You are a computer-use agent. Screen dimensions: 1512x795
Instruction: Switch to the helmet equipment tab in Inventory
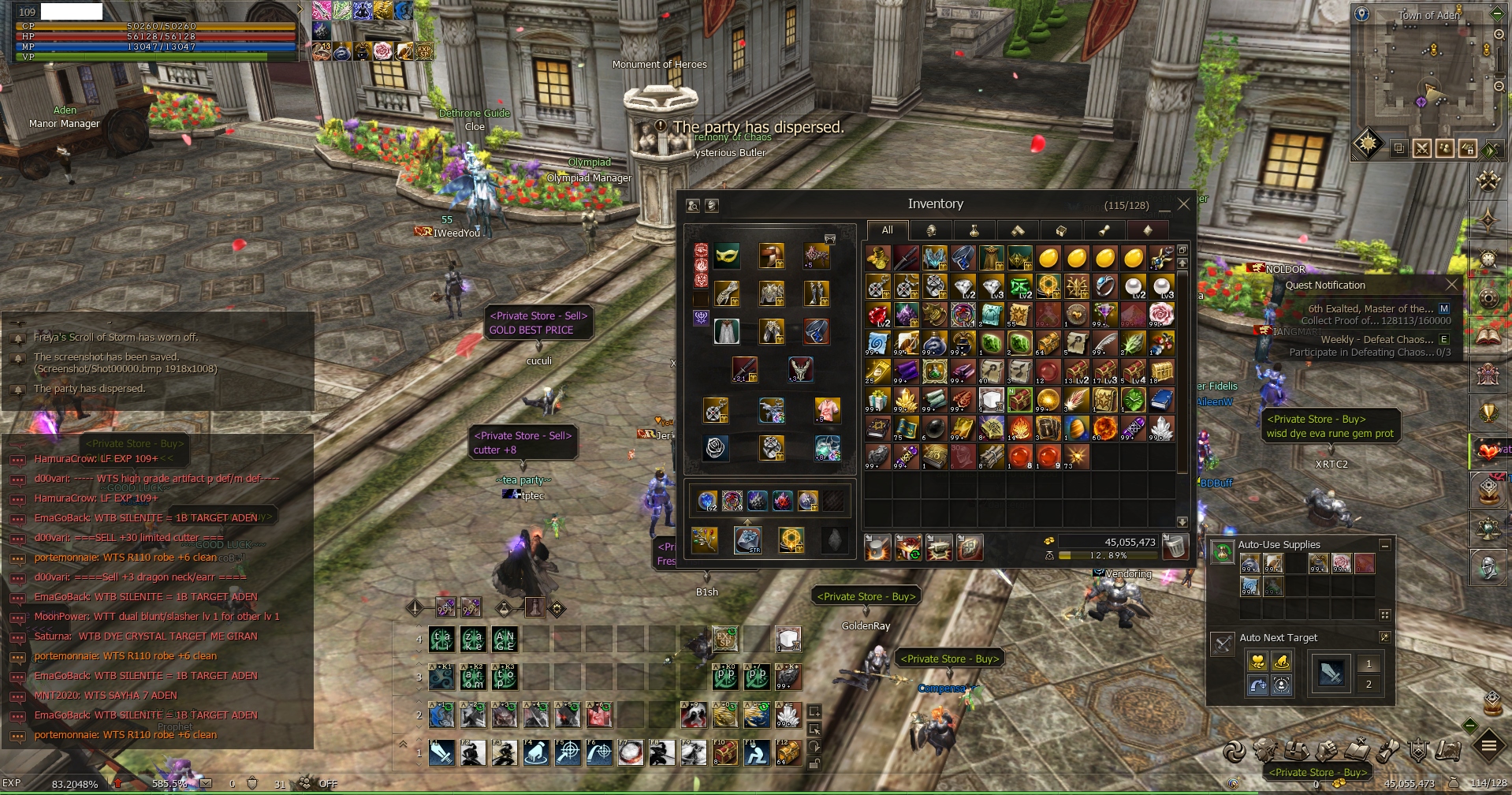930,230
